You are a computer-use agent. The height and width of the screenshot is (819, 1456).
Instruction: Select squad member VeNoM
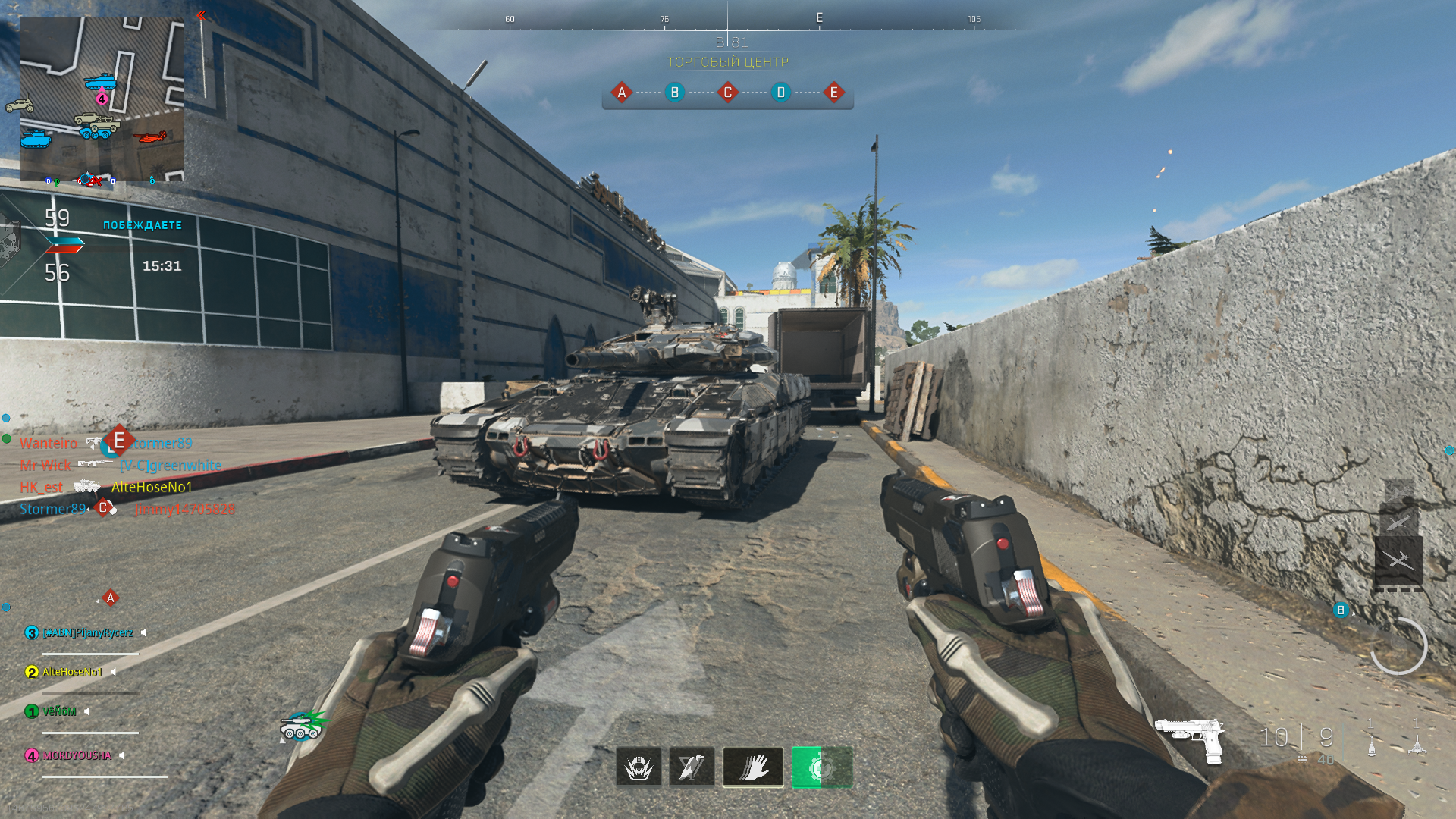59,711
